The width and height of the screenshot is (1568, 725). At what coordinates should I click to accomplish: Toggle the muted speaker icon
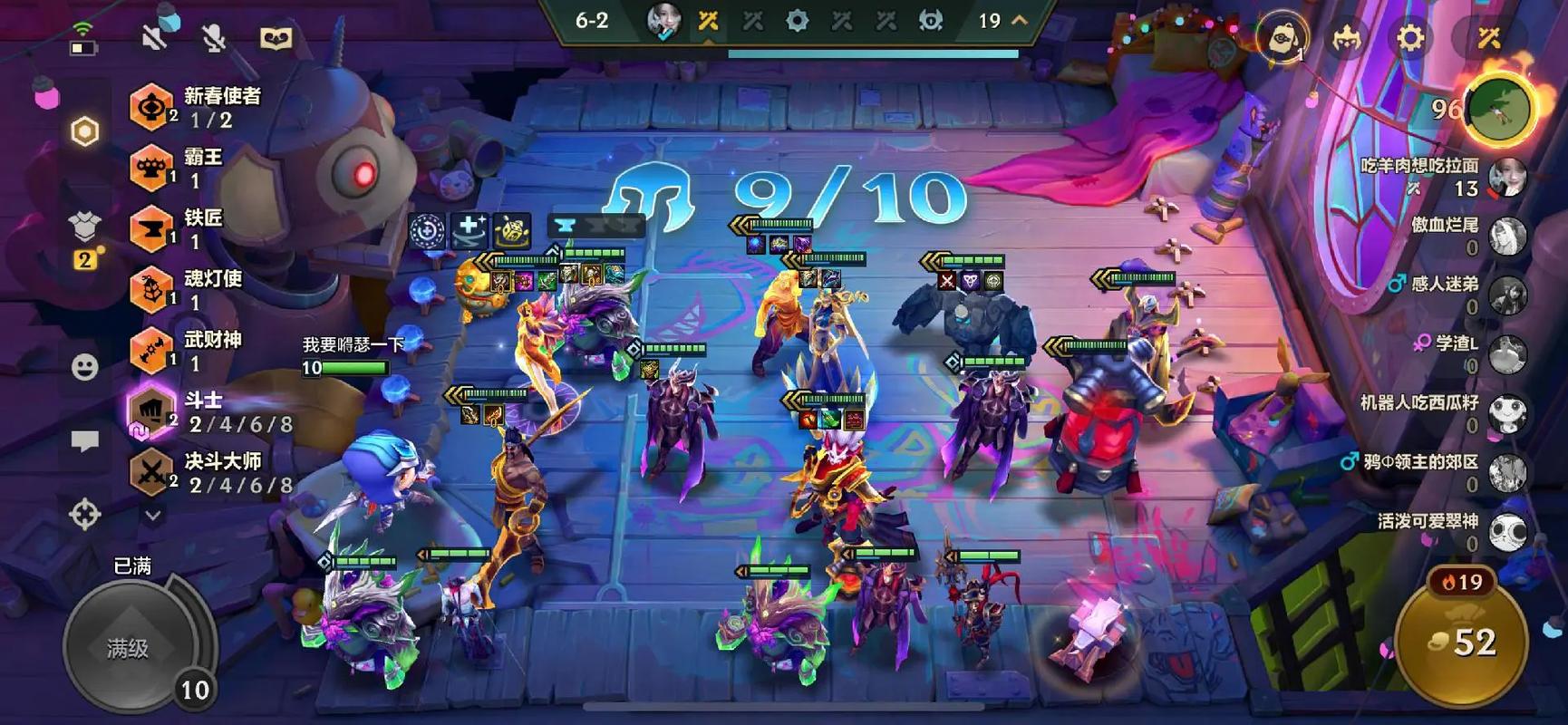[155, 37]
